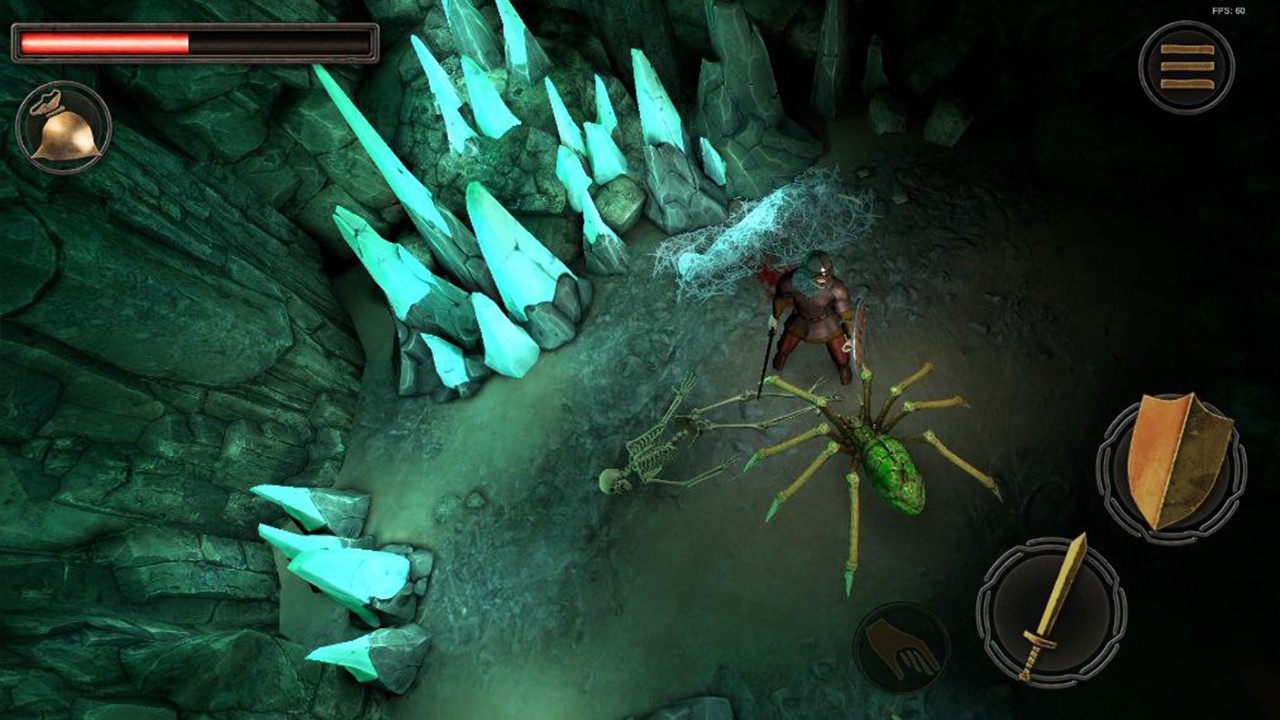The image size is (1280, 720).
Task: Raise the shield to block
Action: [x=1172, y=464]
